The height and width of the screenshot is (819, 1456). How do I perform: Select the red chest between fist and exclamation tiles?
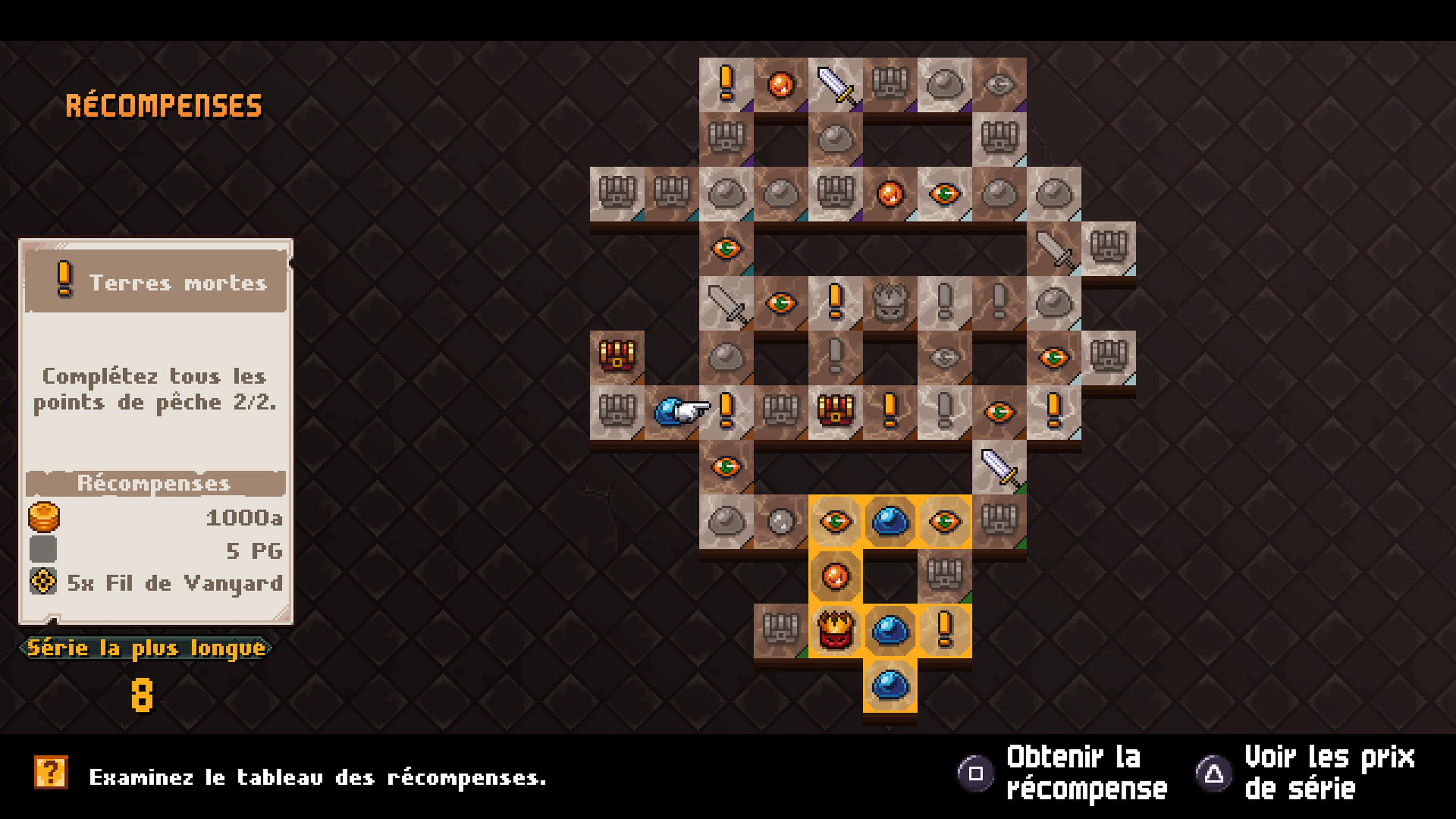[835, 411]
